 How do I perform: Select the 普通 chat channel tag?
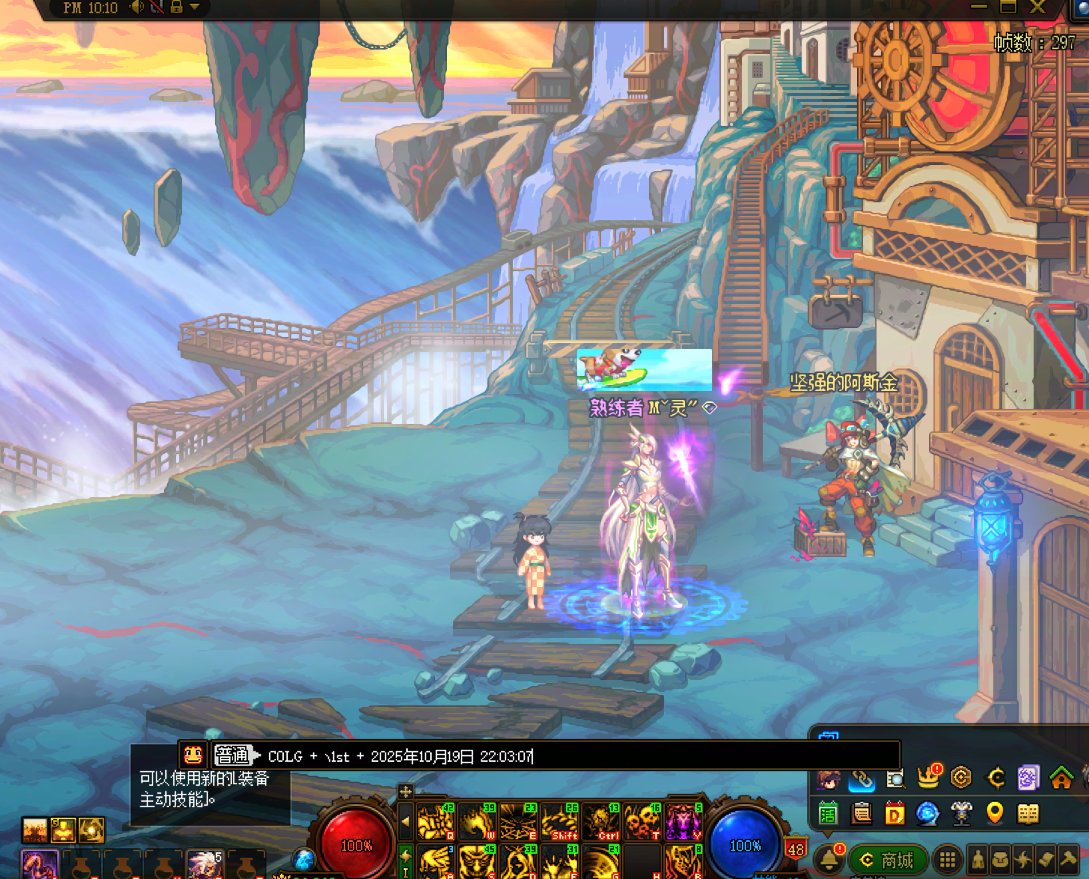[x=233, y=756]
